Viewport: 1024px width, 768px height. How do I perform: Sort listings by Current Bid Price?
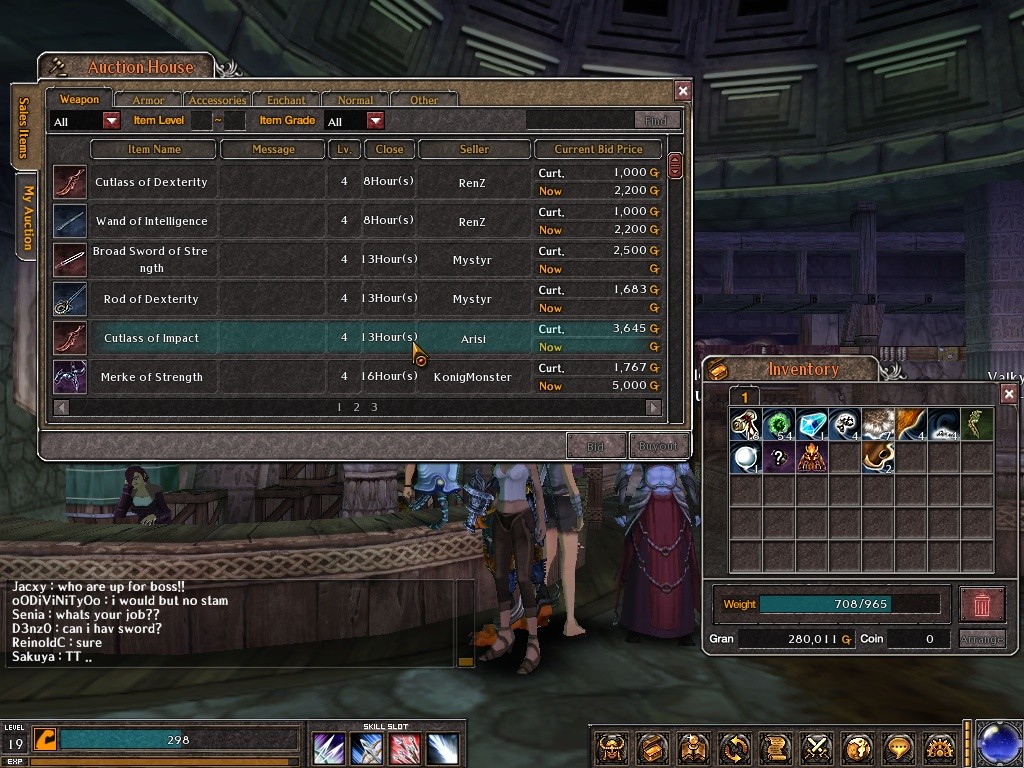coord(598,149)
